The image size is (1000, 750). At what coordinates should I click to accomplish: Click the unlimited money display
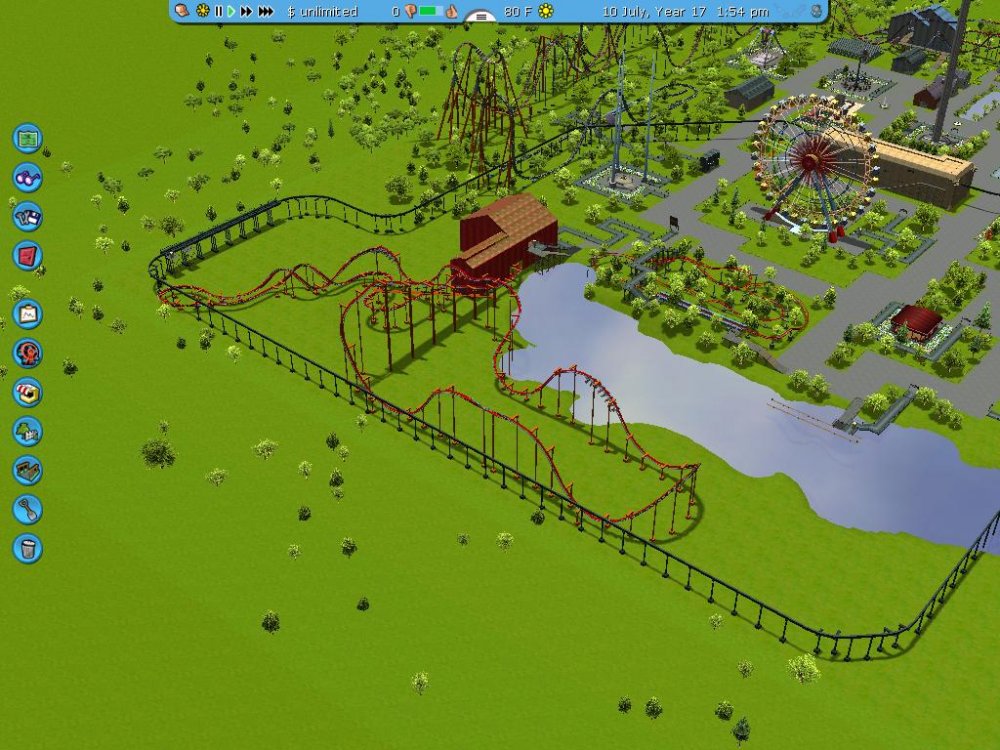pyautogui.click(x=321, y=11)
